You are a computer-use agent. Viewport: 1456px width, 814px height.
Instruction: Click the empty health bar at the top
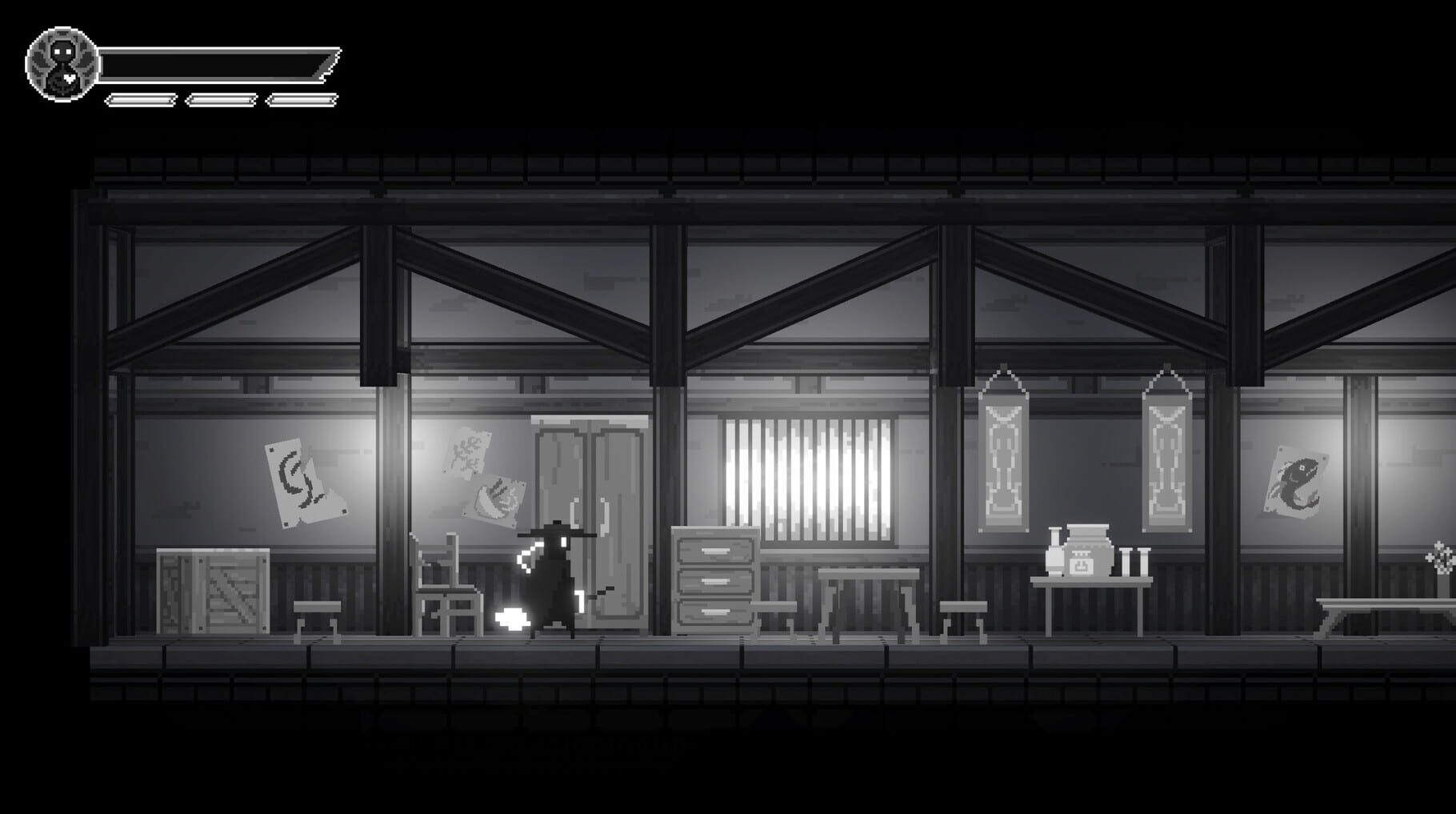coord(216,64)
